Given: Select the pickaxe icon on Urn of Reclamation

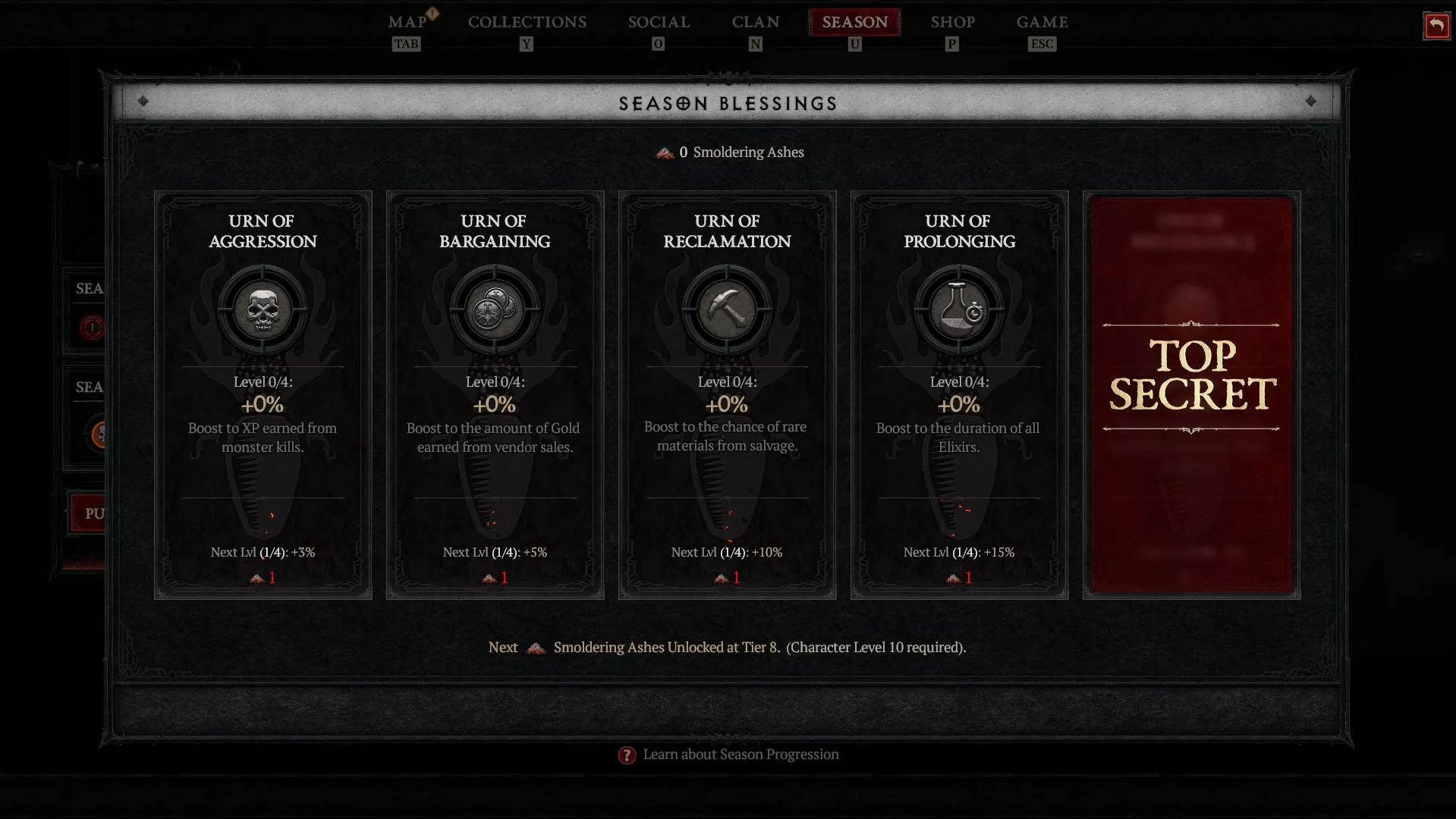Looking at the screenshot, I should point(726,309).
